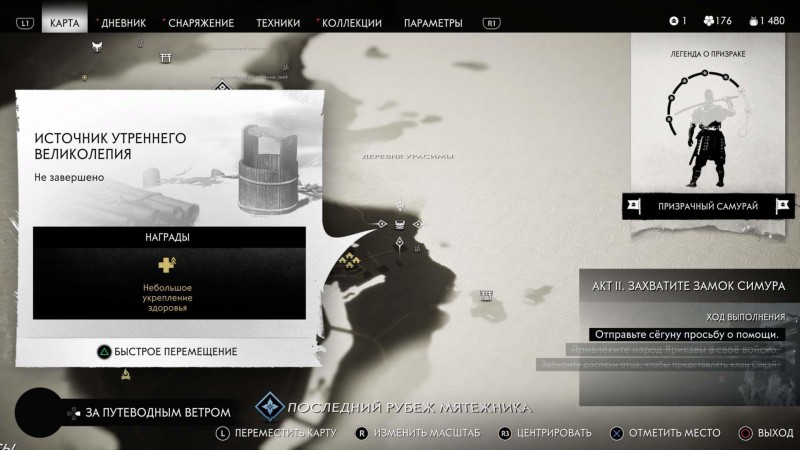Image resolution: width=800 pixels, height=450 pixels.
Task: Select the hot spring bucket map marker
Action: pos(400,223)
